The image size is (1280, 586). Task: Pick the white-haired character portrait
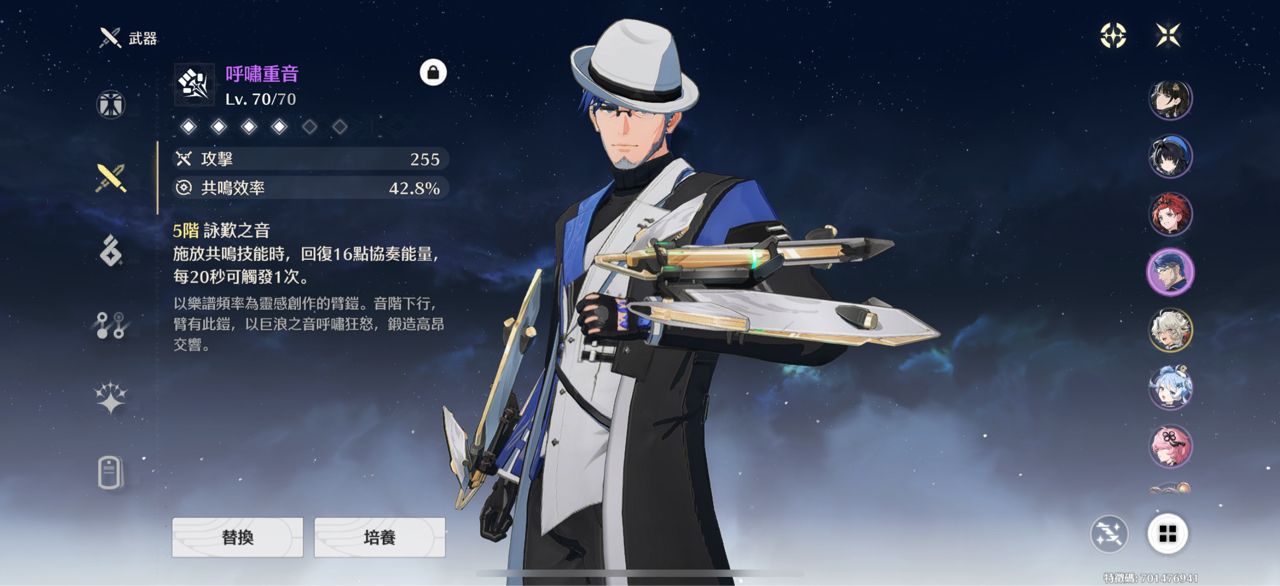[x=1170, y=329]
